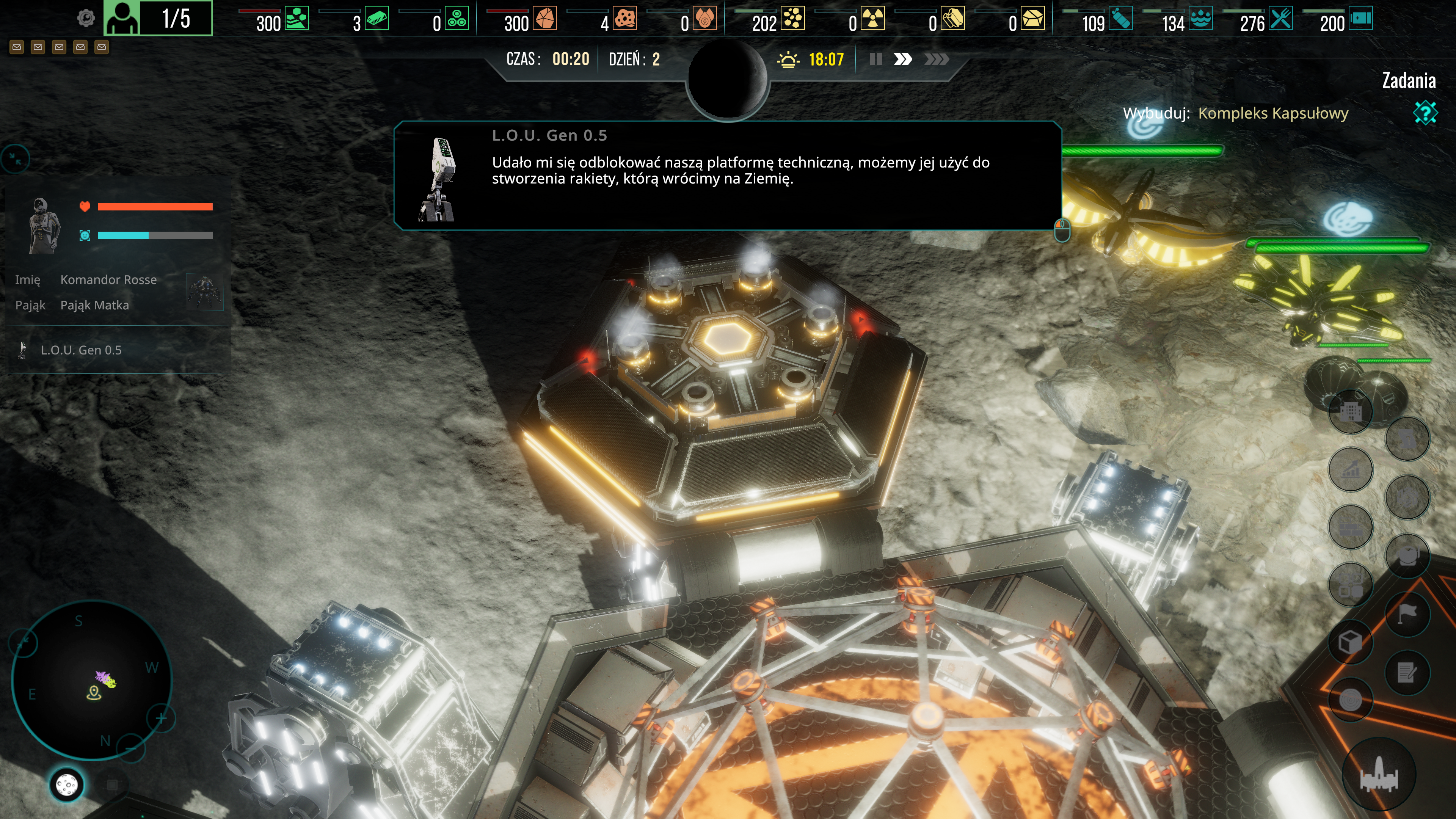Open the rocket launch menu
1456x819 pixels.
point(1379,775)
